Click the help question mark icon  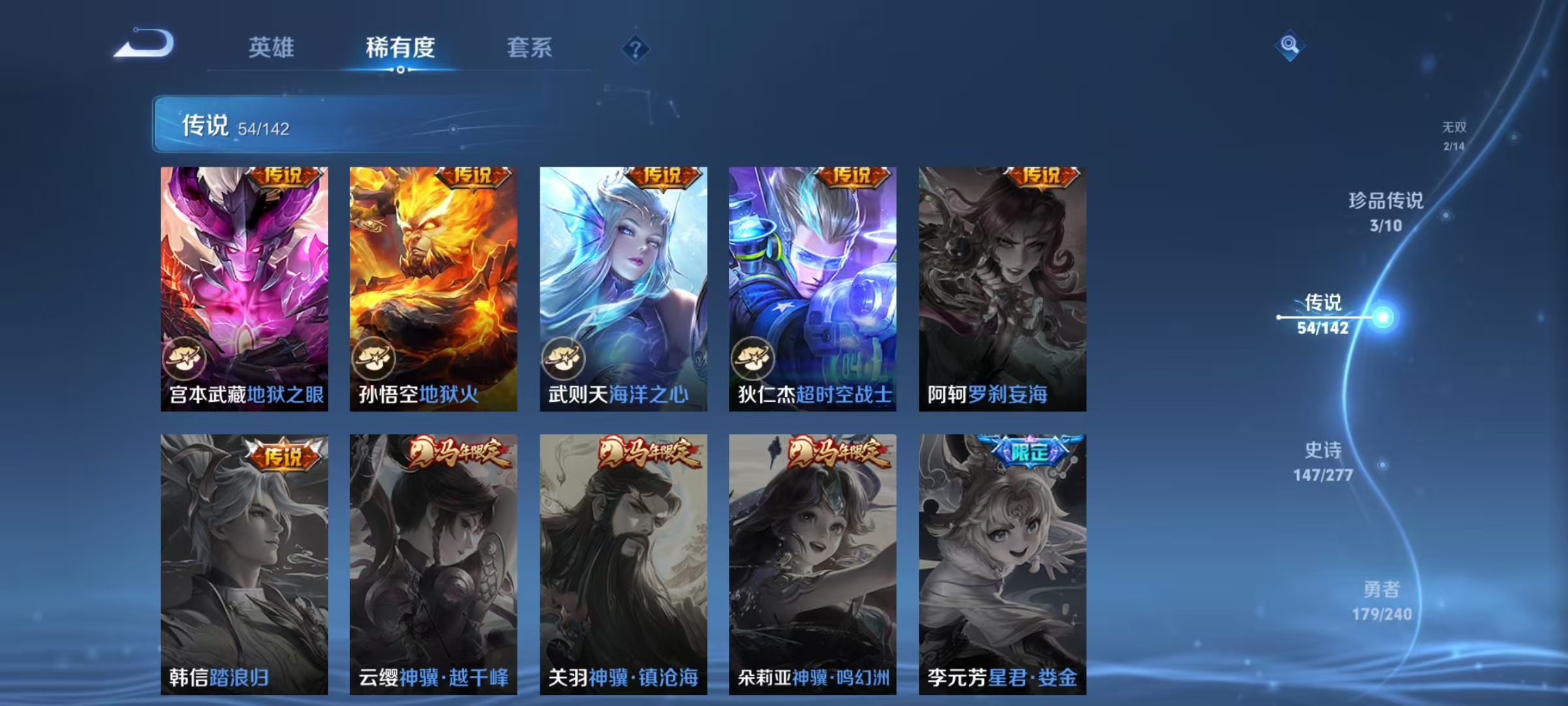tap(635, 49)
